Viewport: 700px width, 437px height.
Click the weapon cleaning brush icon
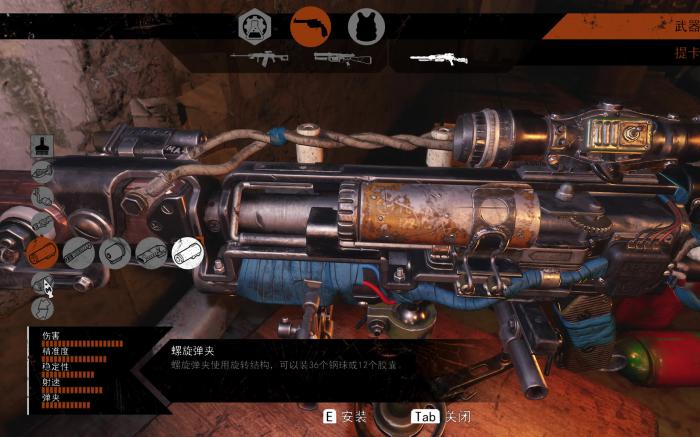point(42,147)
